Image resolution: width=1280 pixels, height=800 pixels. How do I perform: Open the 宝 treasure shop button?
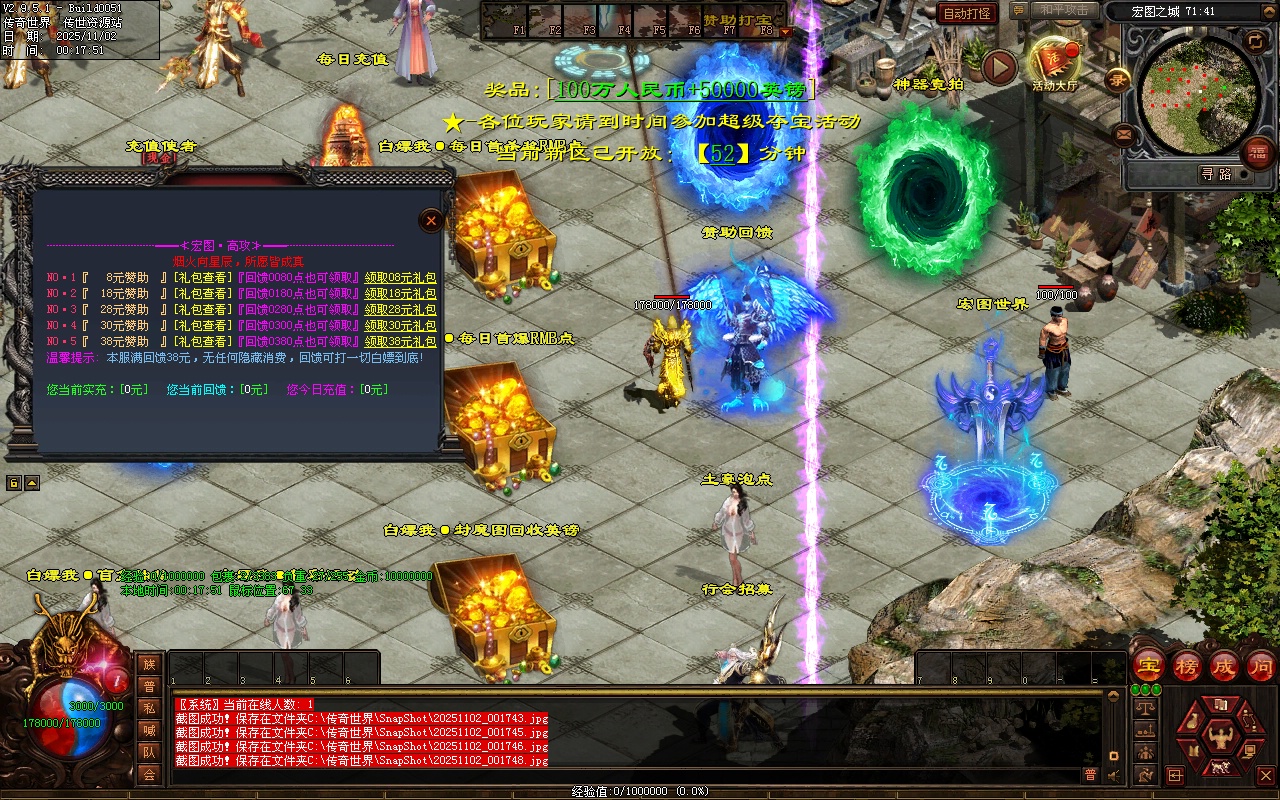pyautogui.click(x=1148, y=665)
